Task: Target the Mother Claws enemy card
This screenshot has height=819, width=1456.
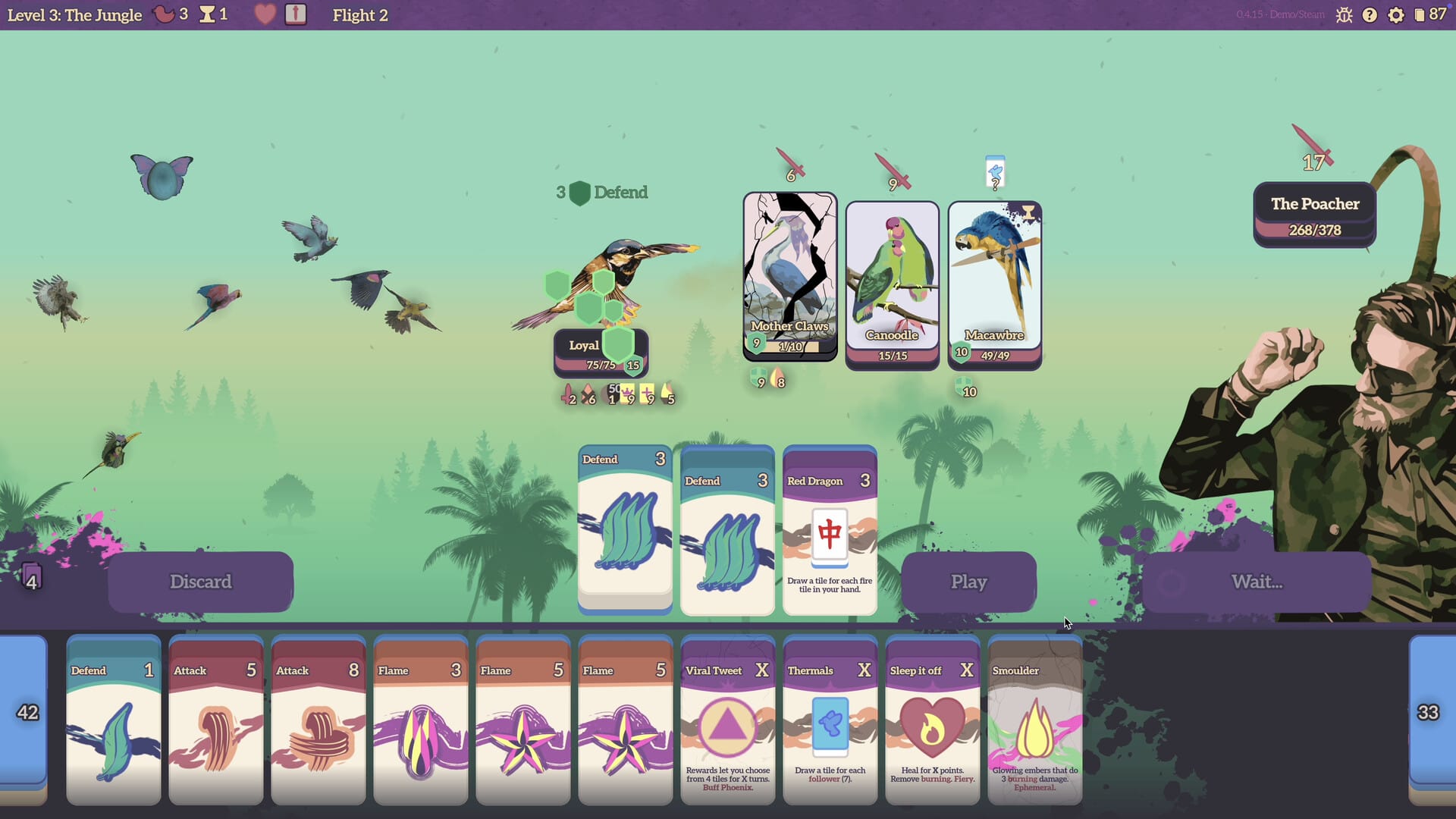Action: [x=790, y=275]
